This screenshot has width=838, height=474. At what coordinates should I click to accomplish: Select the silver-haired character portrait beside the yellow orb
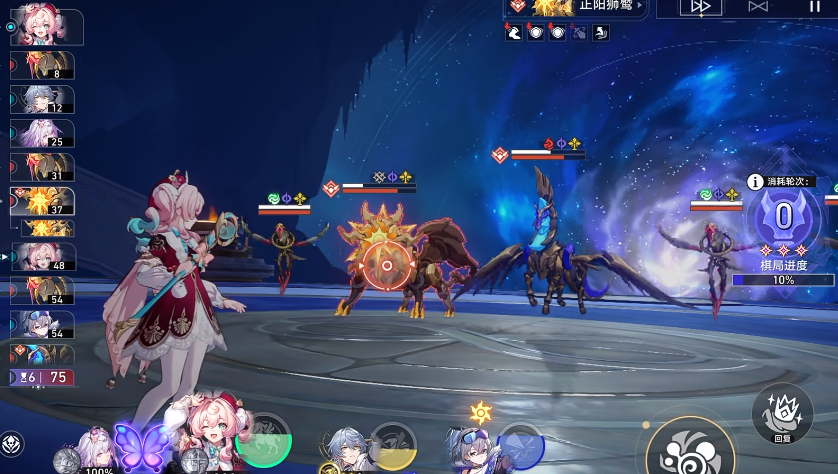[347, 449]
